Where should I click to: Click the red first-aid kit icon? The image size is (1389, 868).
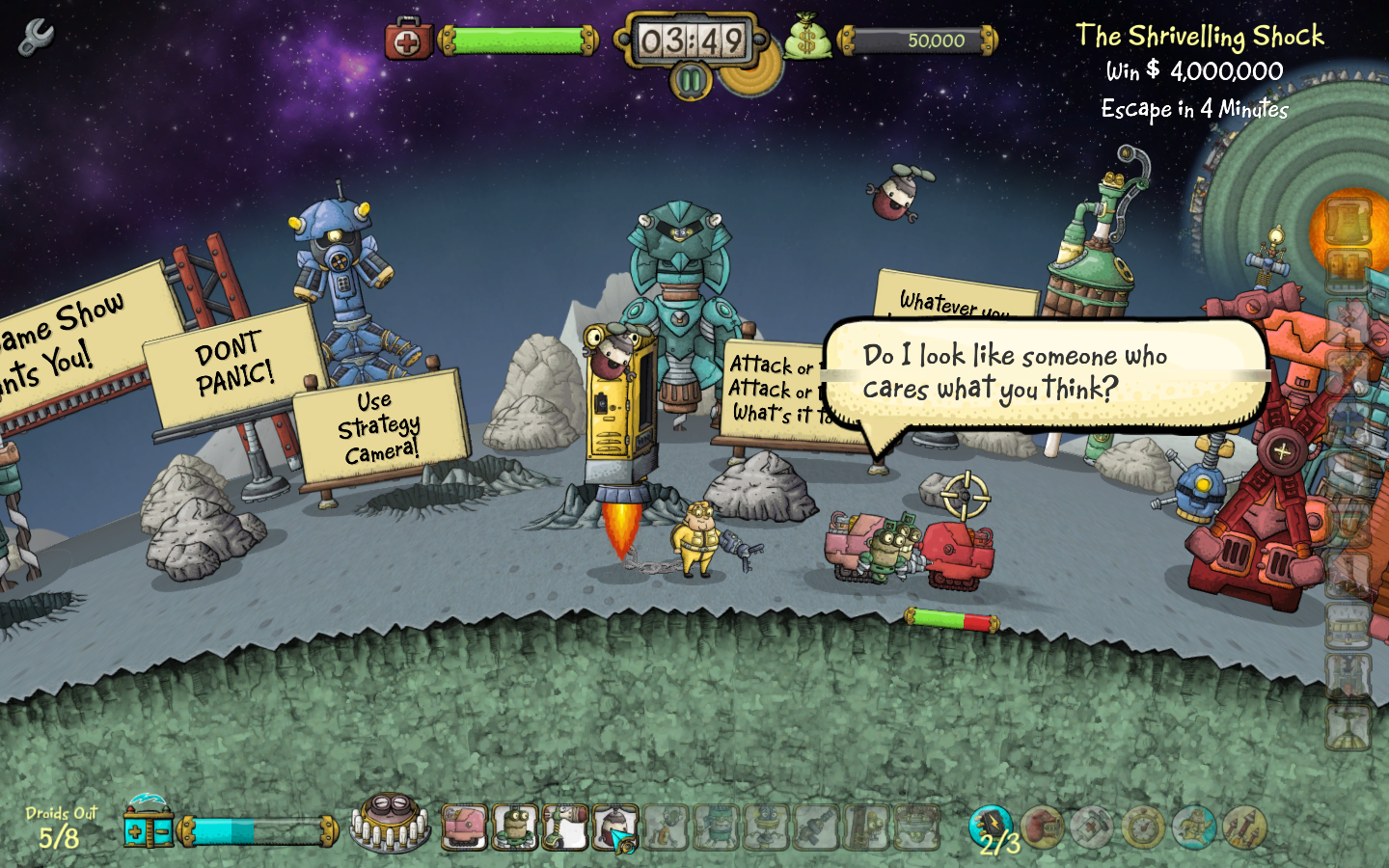point(408,41)
